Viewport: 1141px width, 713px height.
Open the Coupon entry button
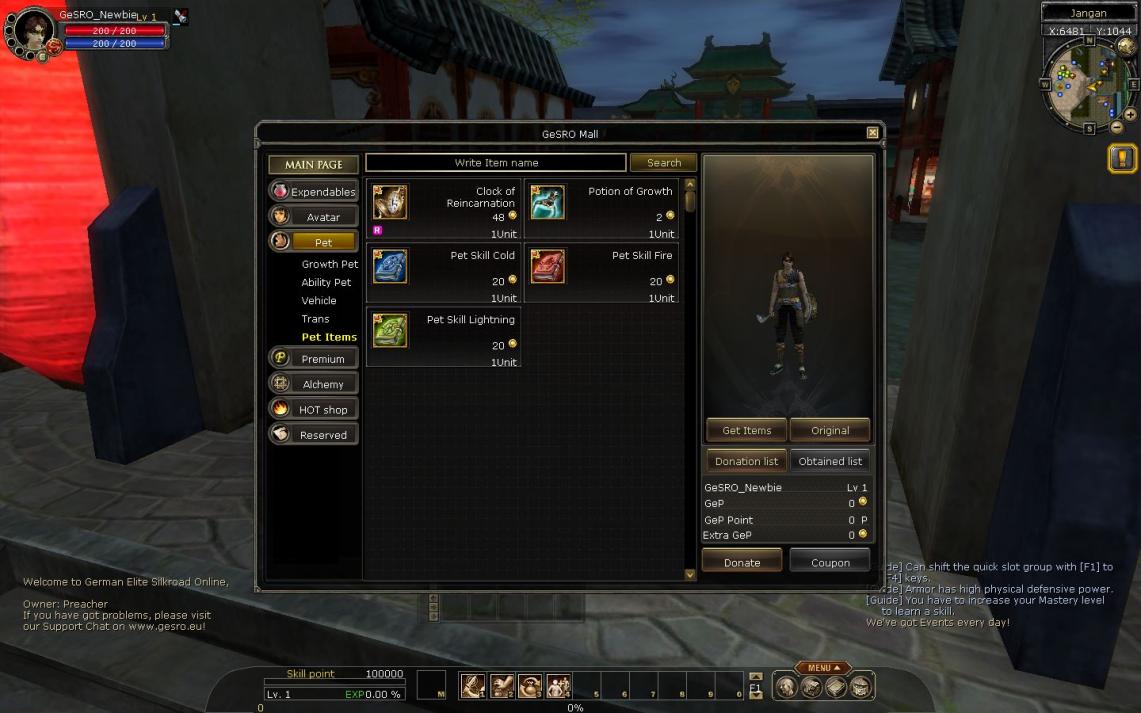click(830, 562)
